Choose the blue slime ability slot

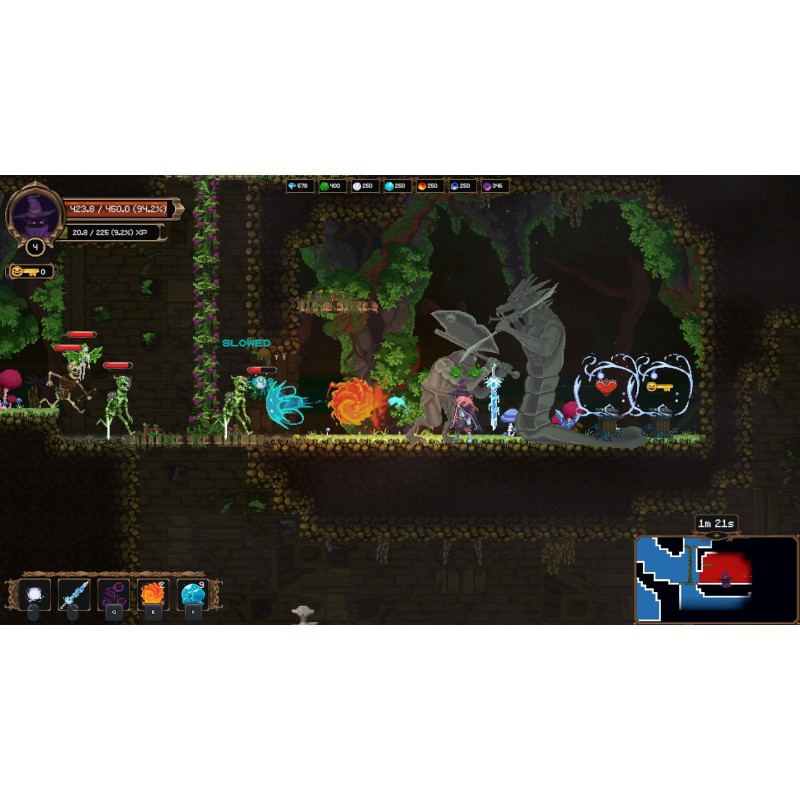tap(192, 594)
